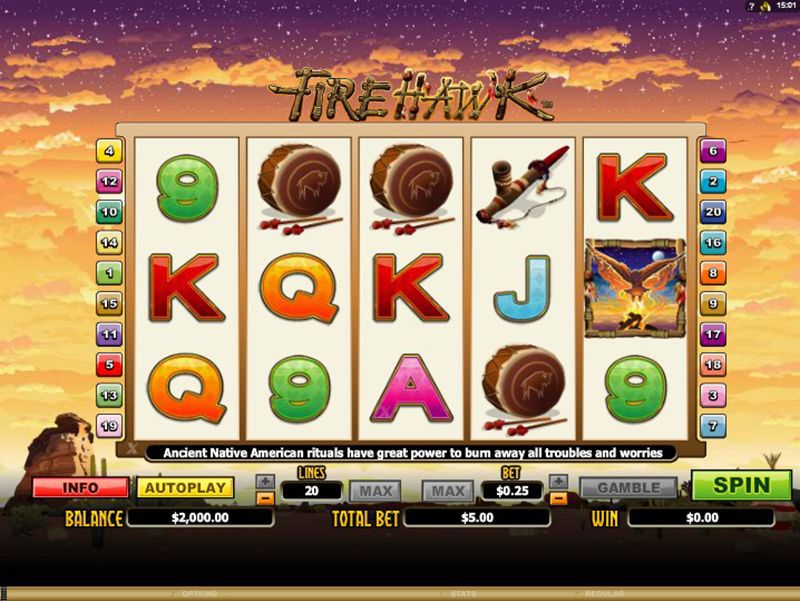This screenshot has height=601, width=800.
Task: Choose MAX next to the Bet amount
Action: [x=448, y=491]
